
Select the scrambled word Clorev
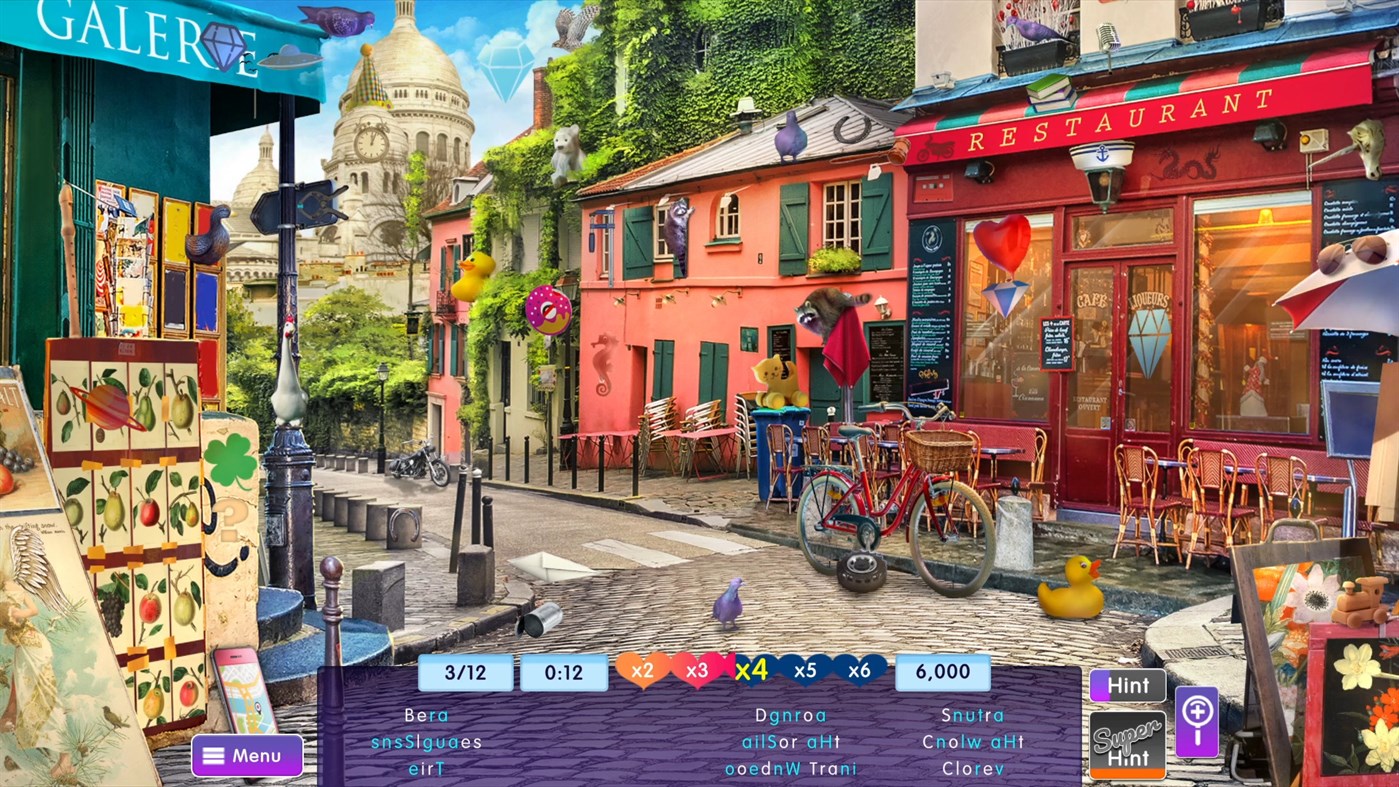pos(973,768)
